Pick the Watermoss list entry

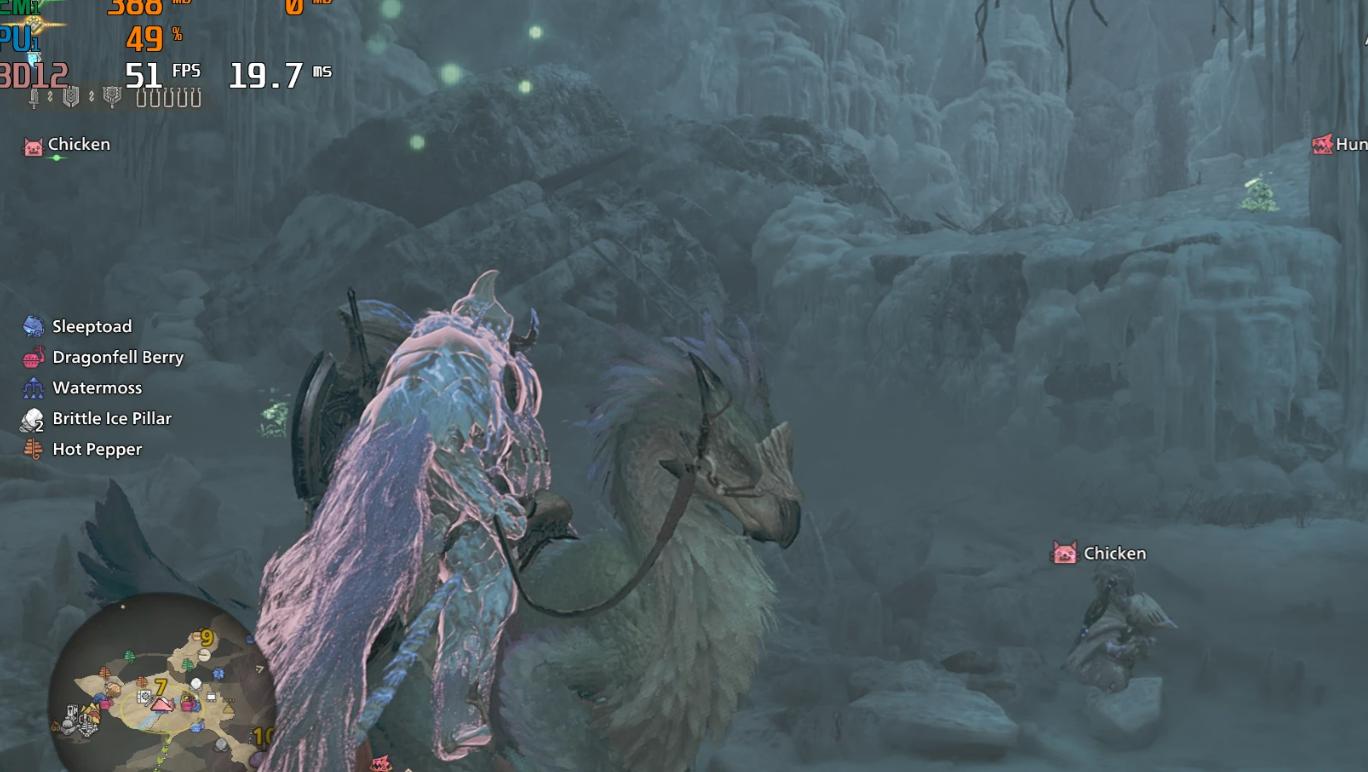coord(96,388)
